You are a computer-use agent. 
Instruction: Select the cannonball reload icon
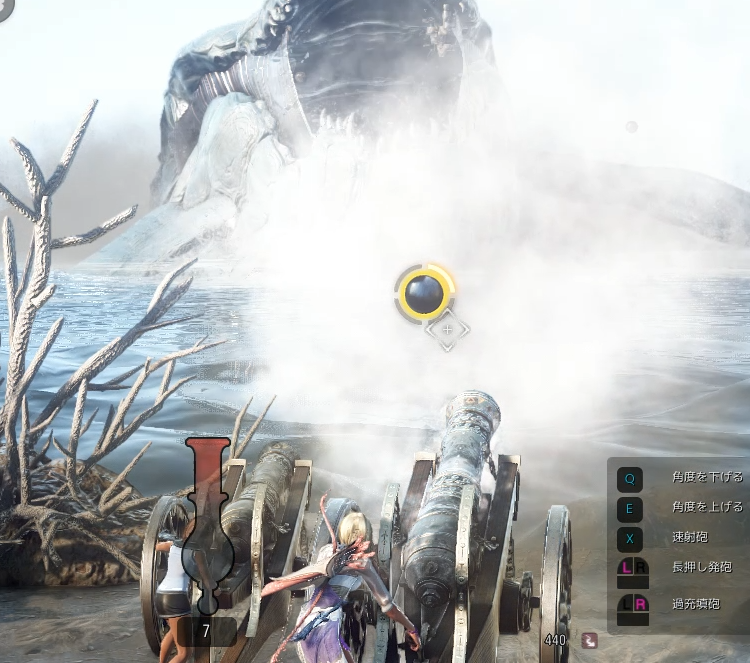coord(424,293)
